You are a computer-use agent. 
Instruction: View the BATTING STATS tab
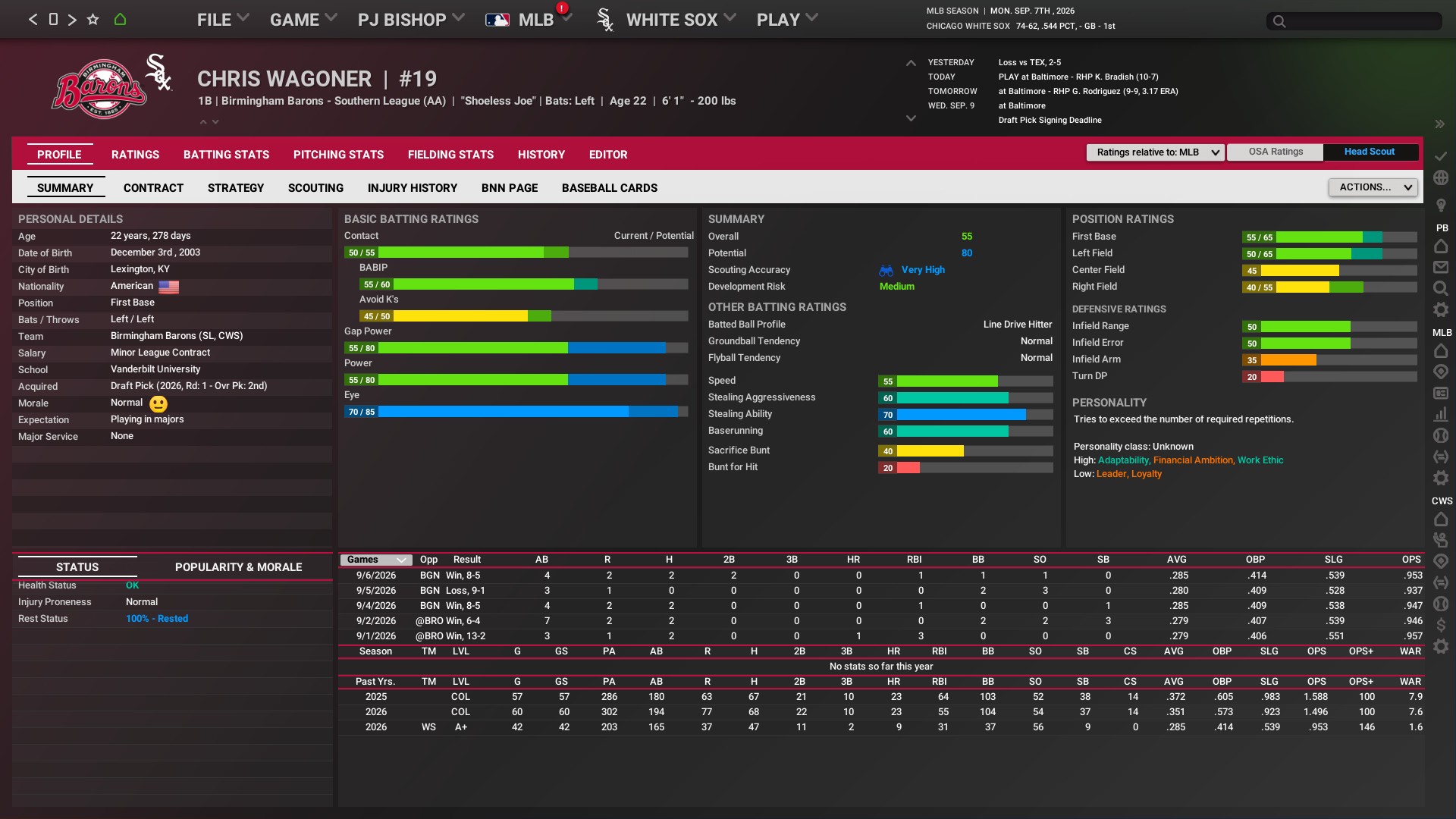point(226,155)
